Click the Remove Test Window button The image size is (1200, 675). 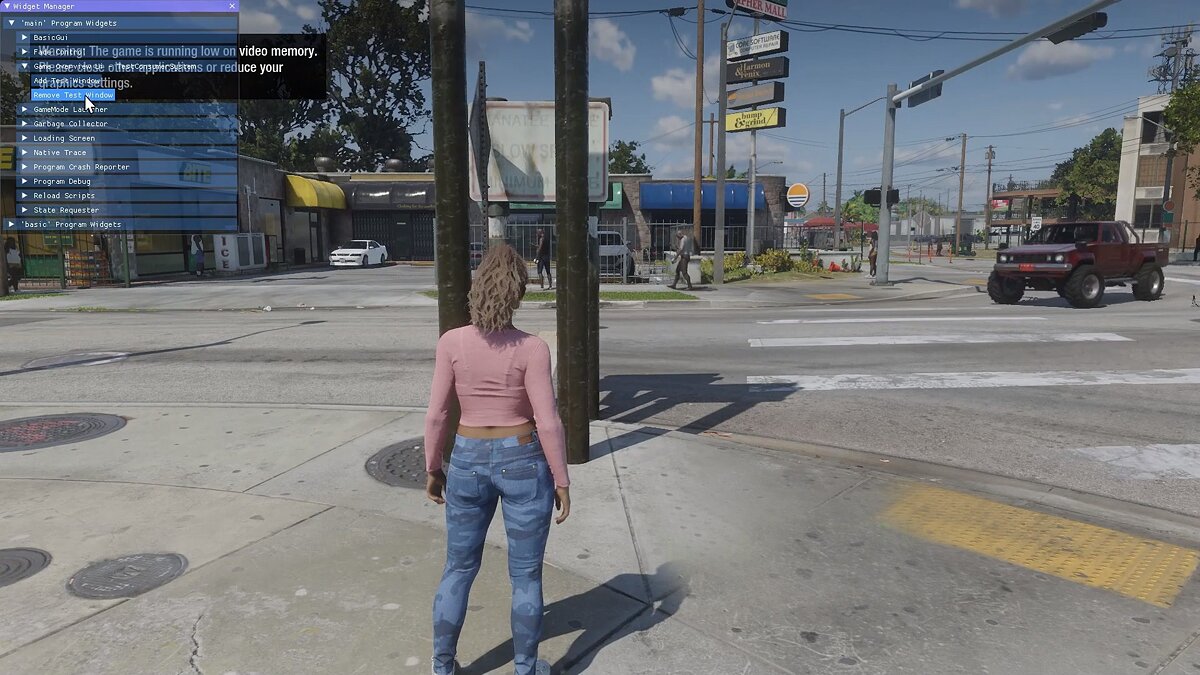(73, 95)
